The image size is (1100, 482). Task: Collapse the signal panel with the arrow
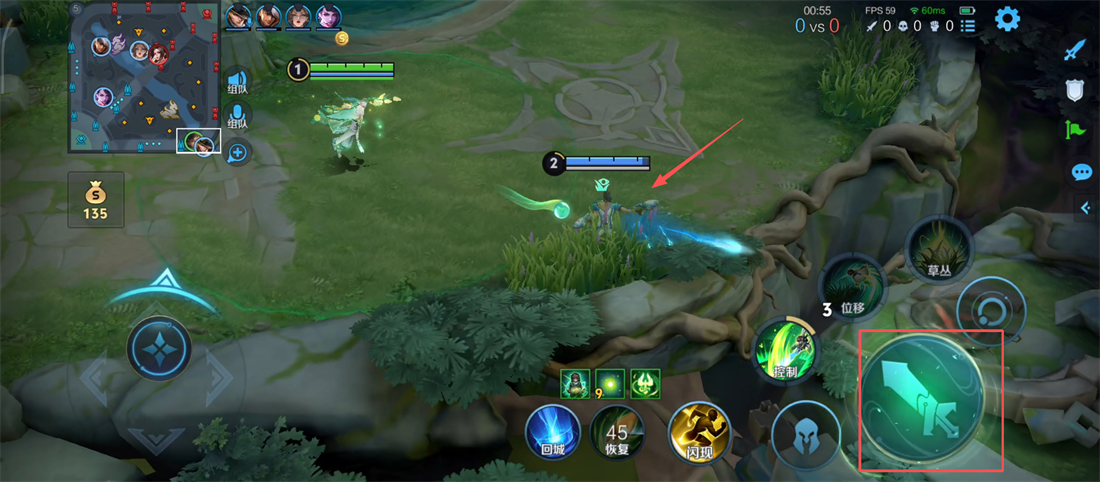1086,207
